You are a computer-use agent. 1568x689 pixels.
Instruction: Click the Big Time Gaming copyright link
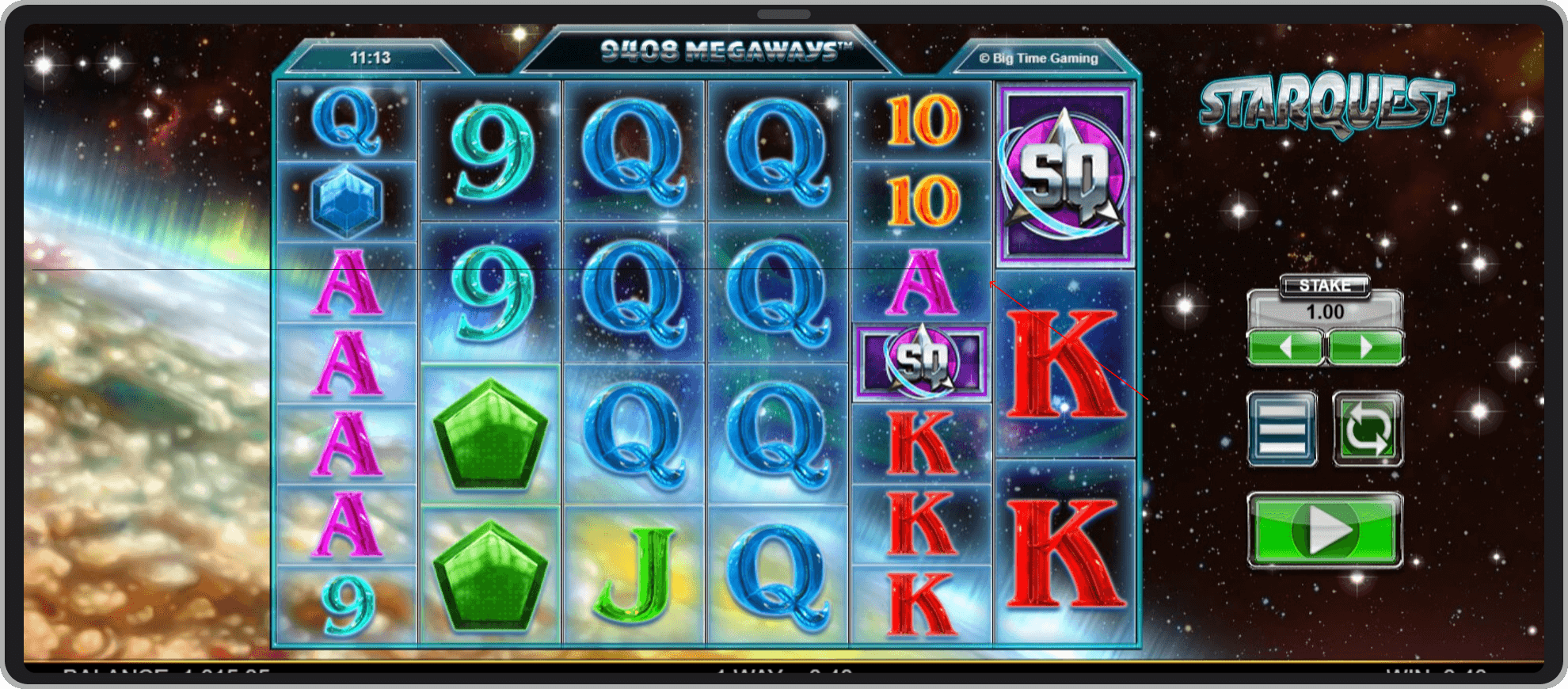pyautogui.click(x=1037, y=58)
